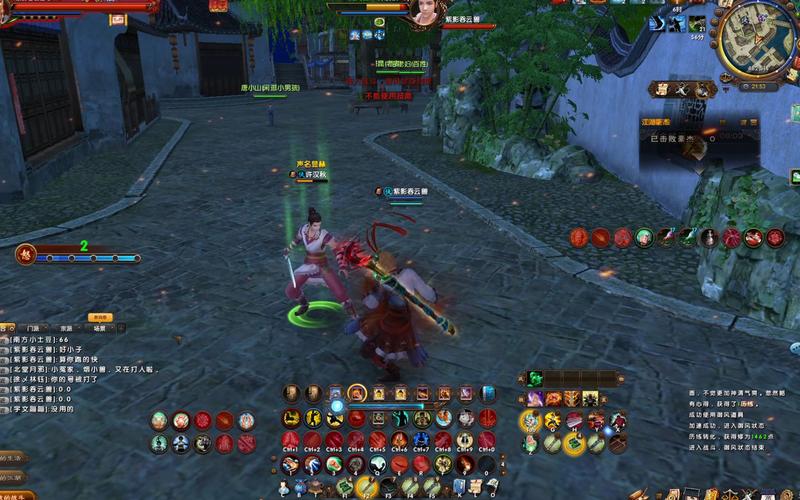Activate the purple skill in right panel

[x=535, y=398]
